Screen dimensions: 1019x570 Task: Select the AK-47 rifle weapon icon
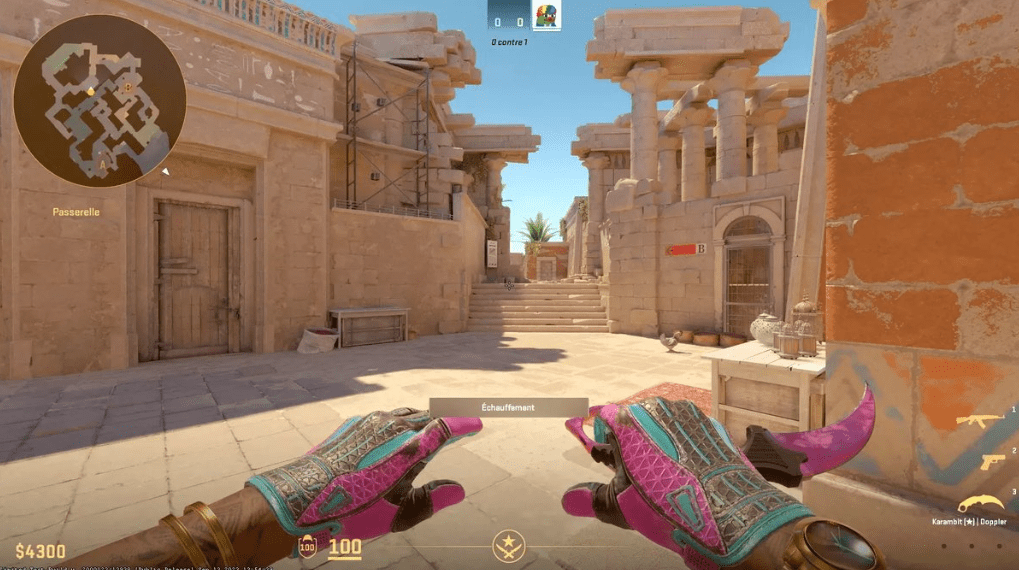pyautogui.click(x=979, y=420)
